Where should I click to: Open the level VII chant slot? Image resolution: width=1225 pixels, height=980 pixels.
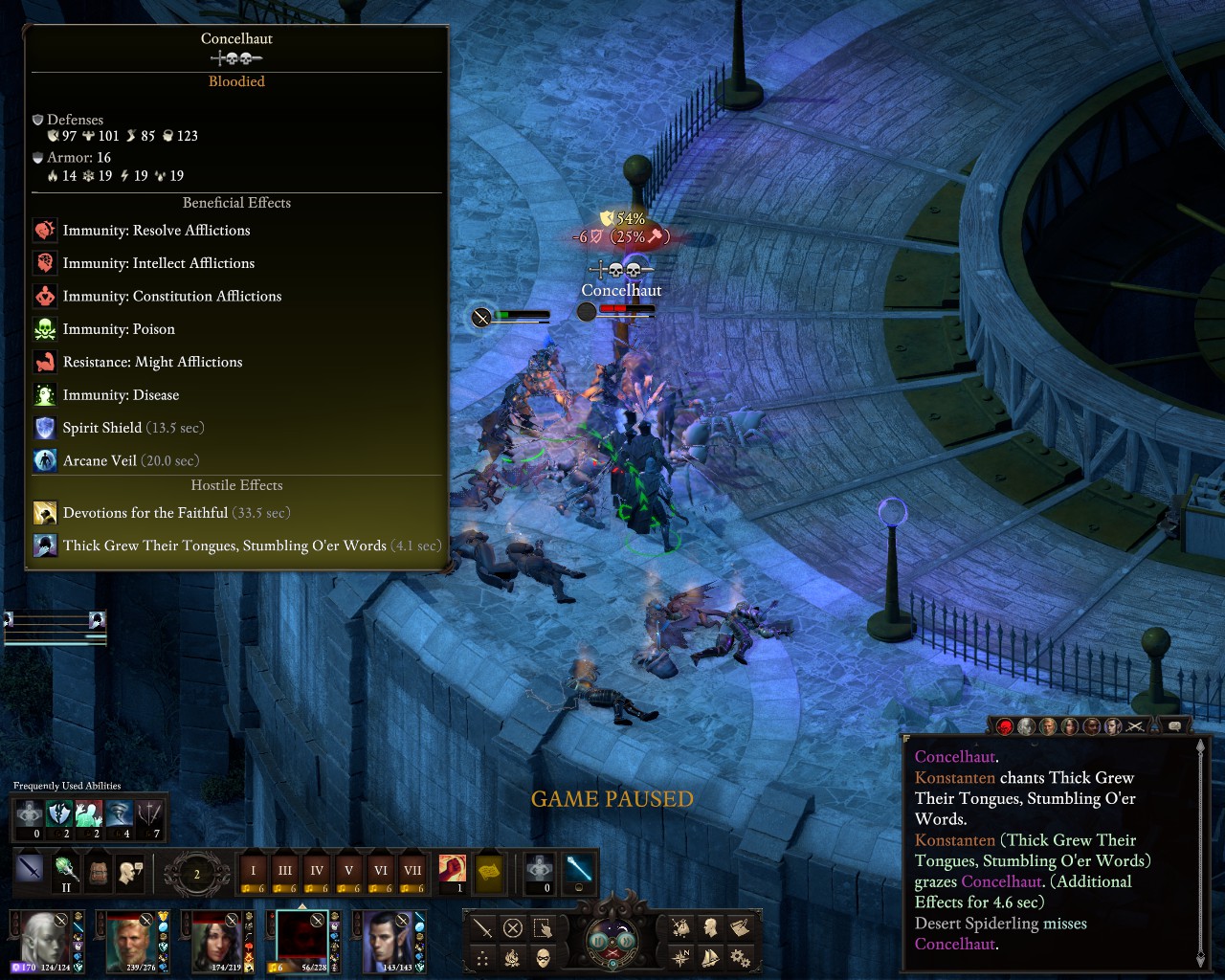pyautogui.click(x=412, y=870)
